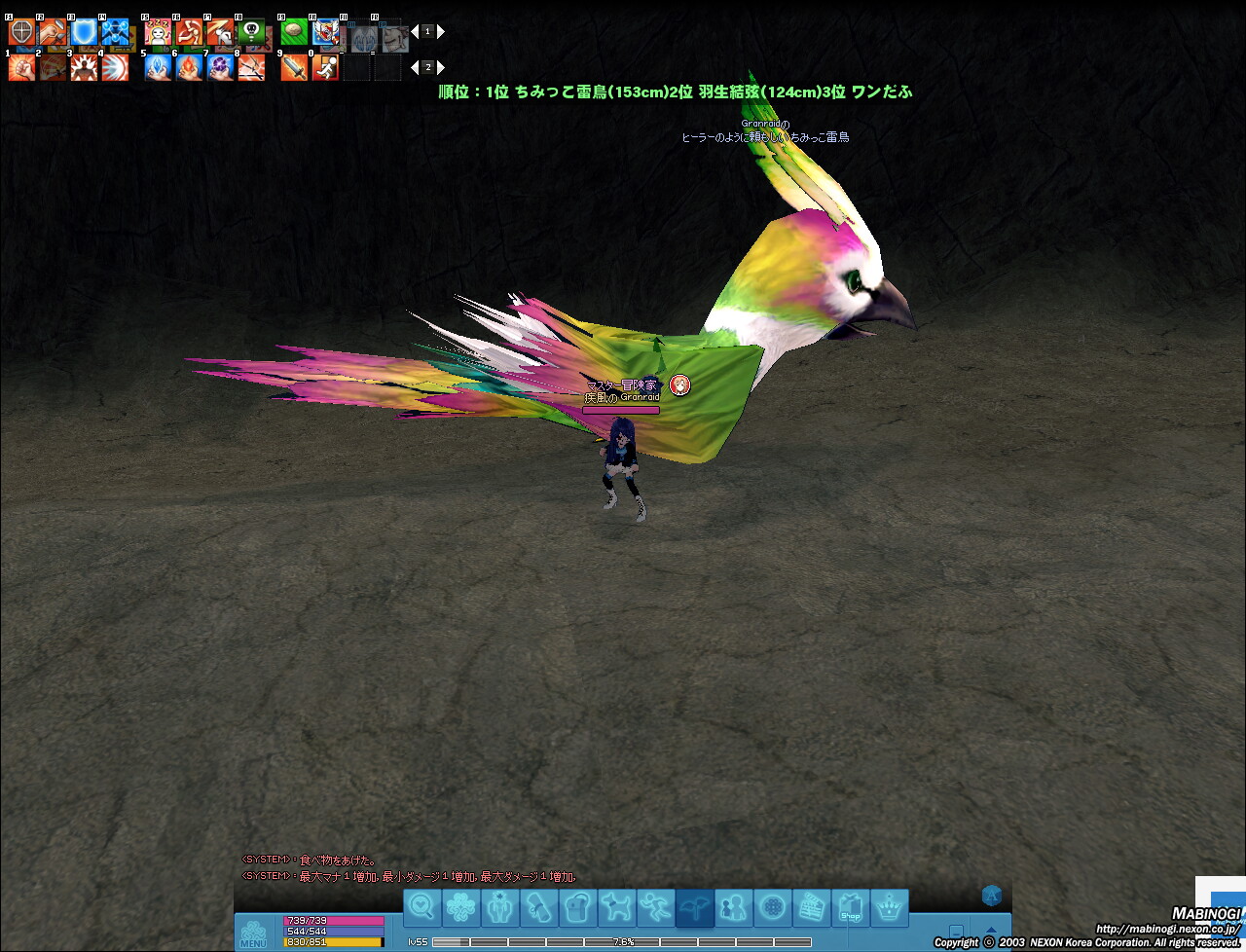
Task: Activate the sleeping rest skill on F5
Action: click(x=158, y=33)
